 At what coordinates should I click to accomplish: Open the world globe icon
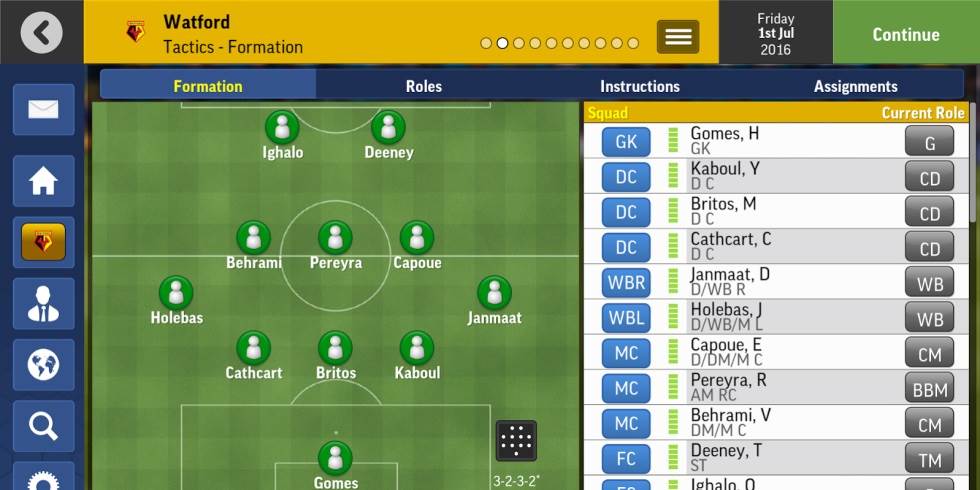tap(43, 365)
